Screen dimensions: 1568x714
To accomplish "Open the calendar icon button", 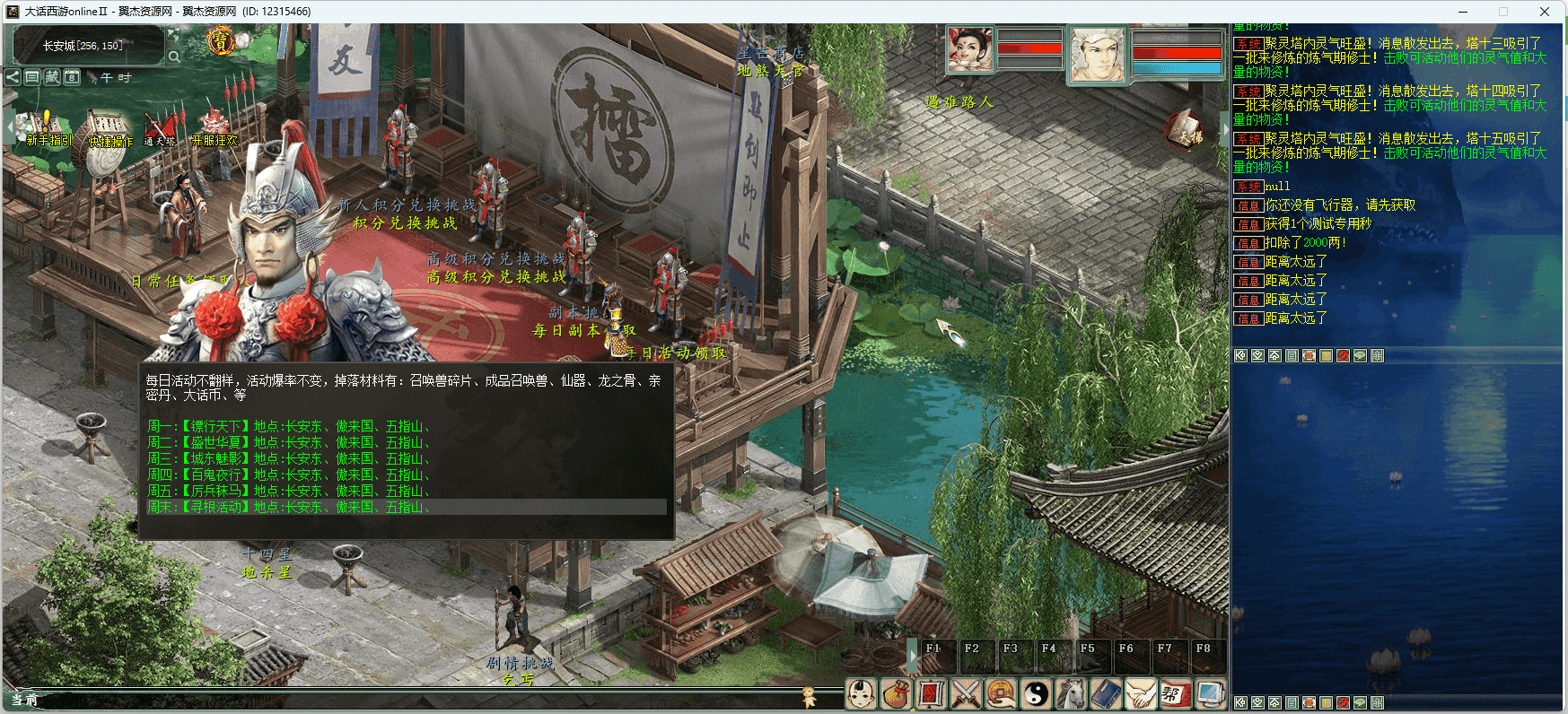I will point(72,77).
